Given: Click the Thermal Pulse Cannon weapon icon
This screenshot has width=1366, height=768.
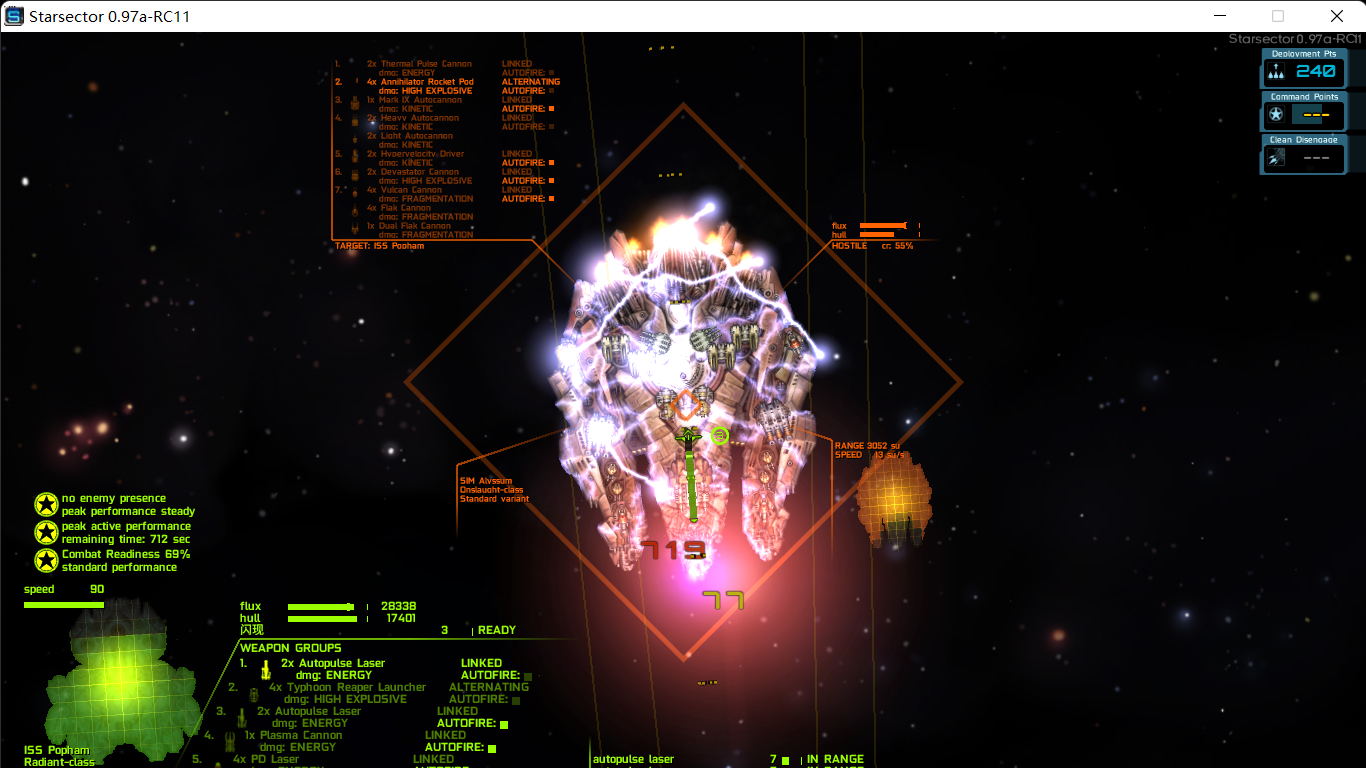Looking at the screenshot, I should coord(354,65).
